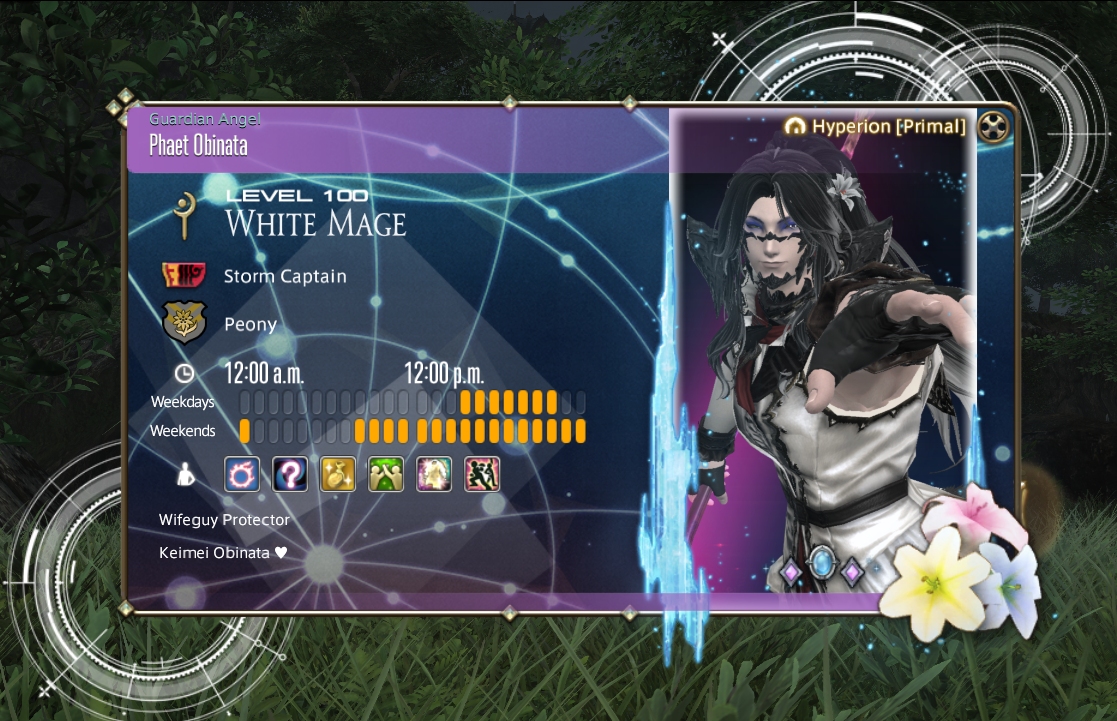Click the pink flaming ring activity icon
The image size is (1117, 721).
click(241, 474)
